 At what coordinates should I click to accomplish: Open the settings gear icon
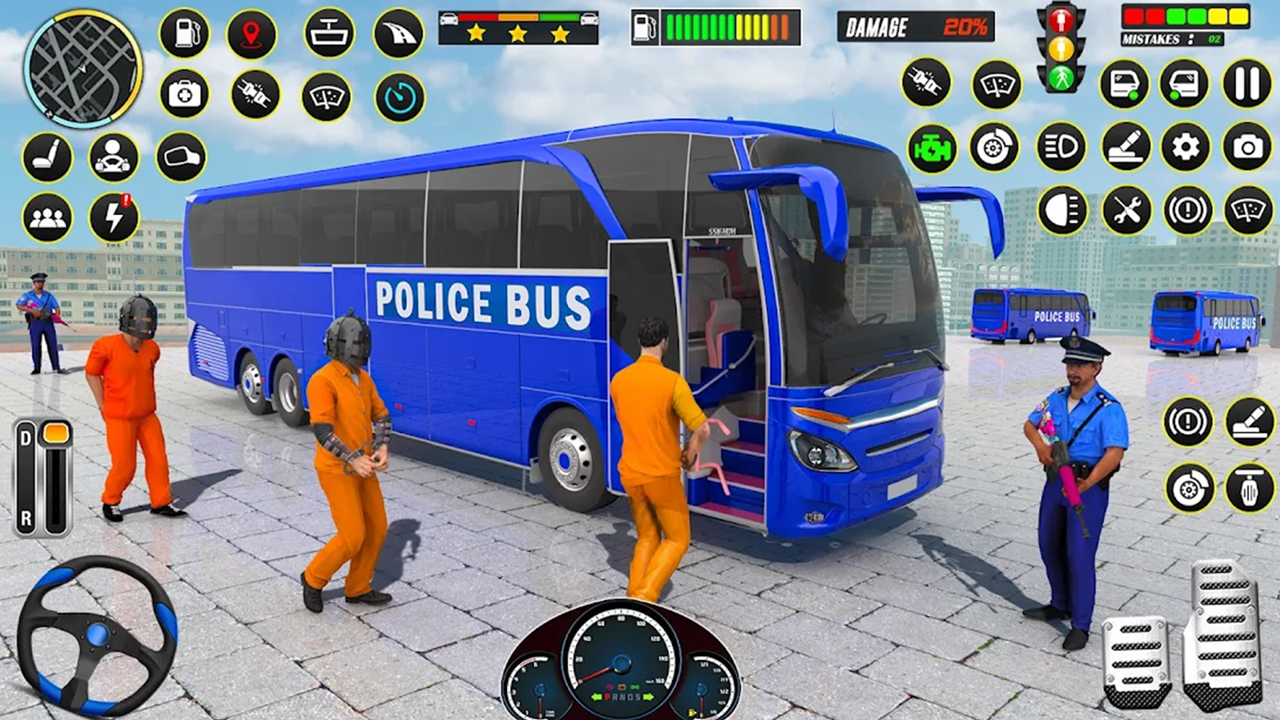coord(1186,147)
